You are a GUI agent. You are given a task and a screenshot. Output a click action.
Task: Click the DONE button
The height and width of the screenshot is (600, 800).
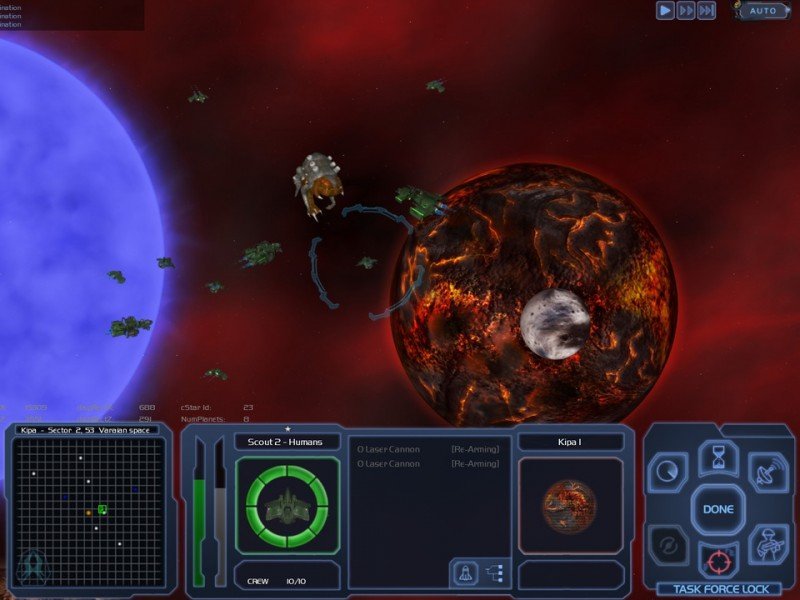[x=717, y=509]
